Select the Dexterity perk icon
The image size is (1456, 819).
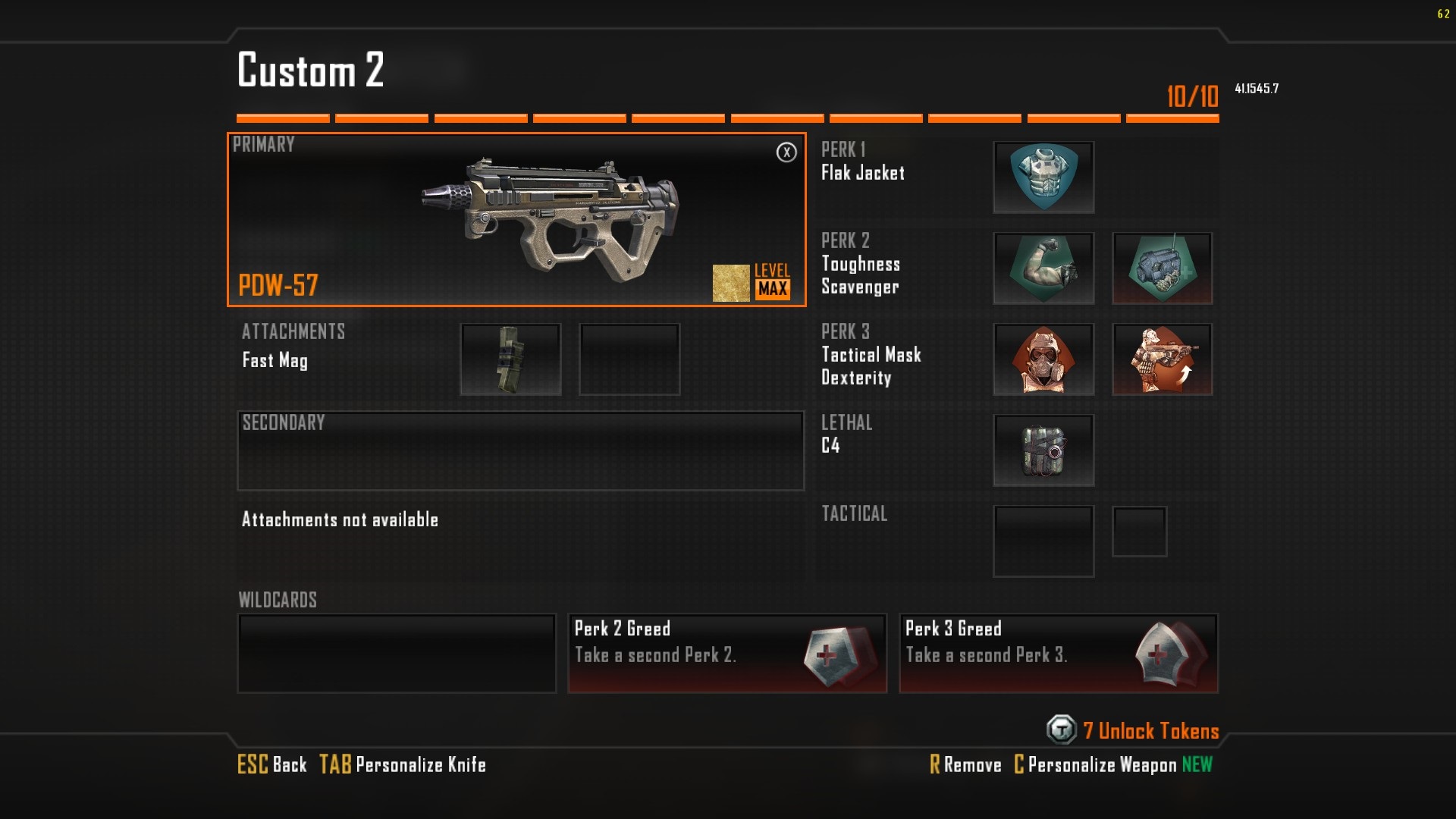pos(1162,359)
